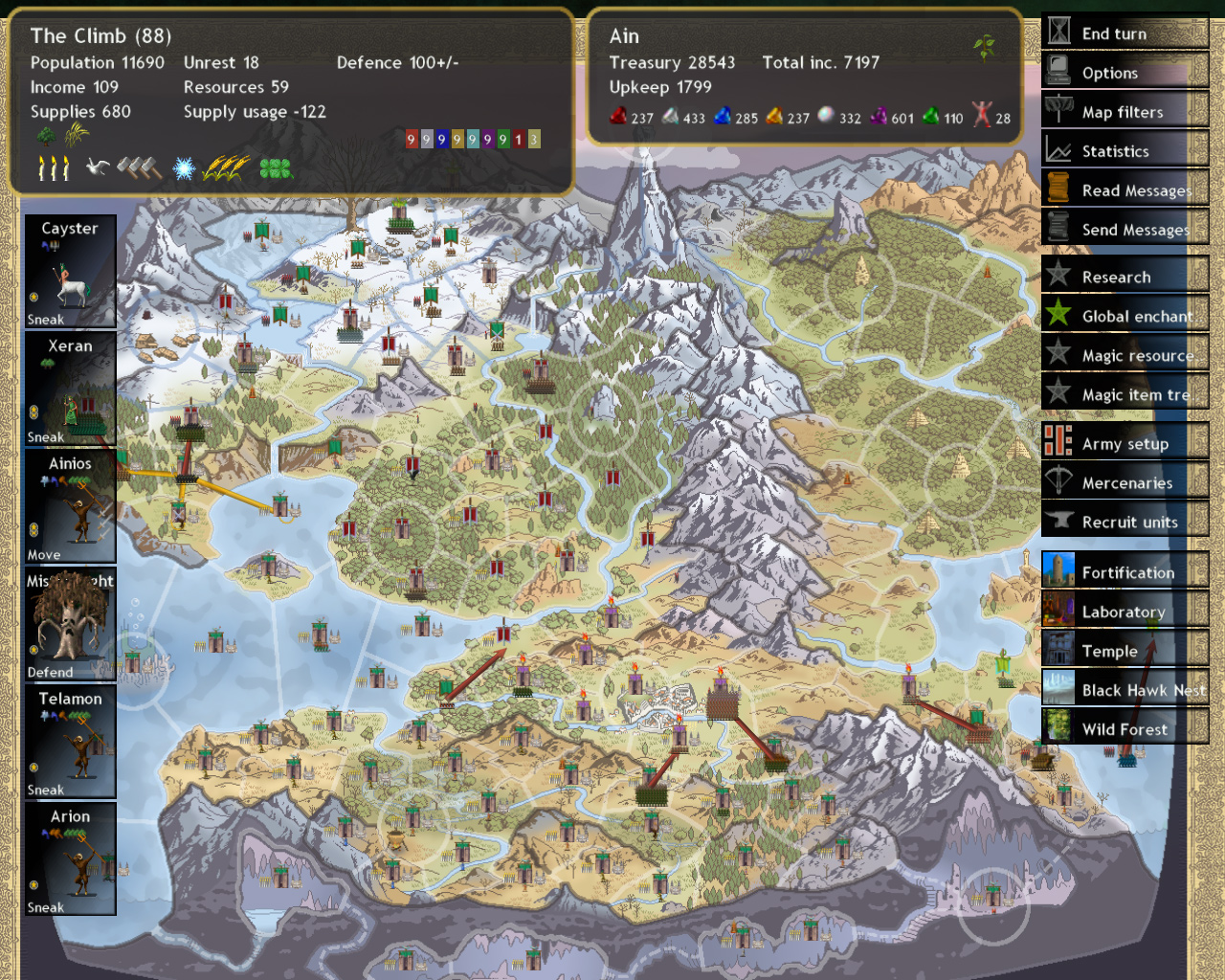
Task: Click the green star Global enchant icon
Action: (x=1058, y=315)
